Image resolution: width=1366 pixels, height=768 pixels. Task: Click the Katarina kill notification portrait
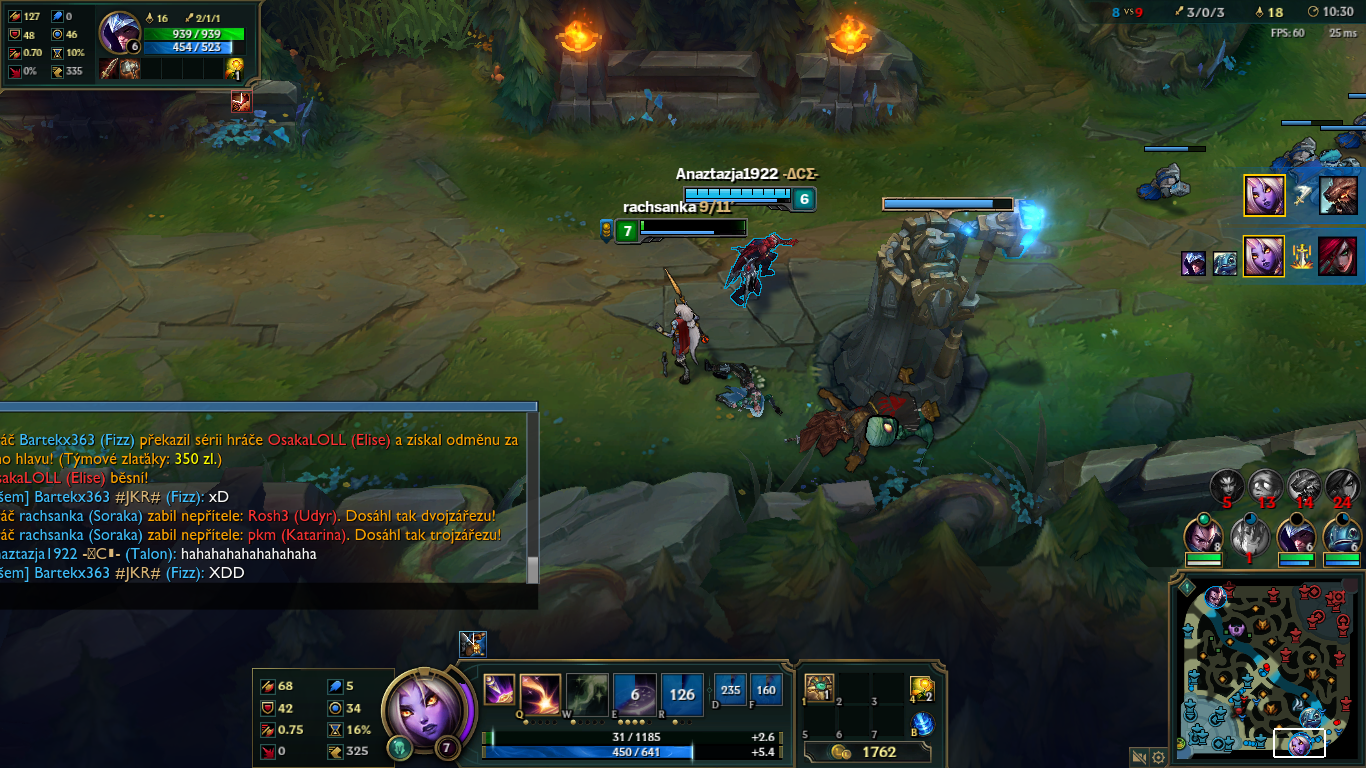click(x=1339, y=255)
